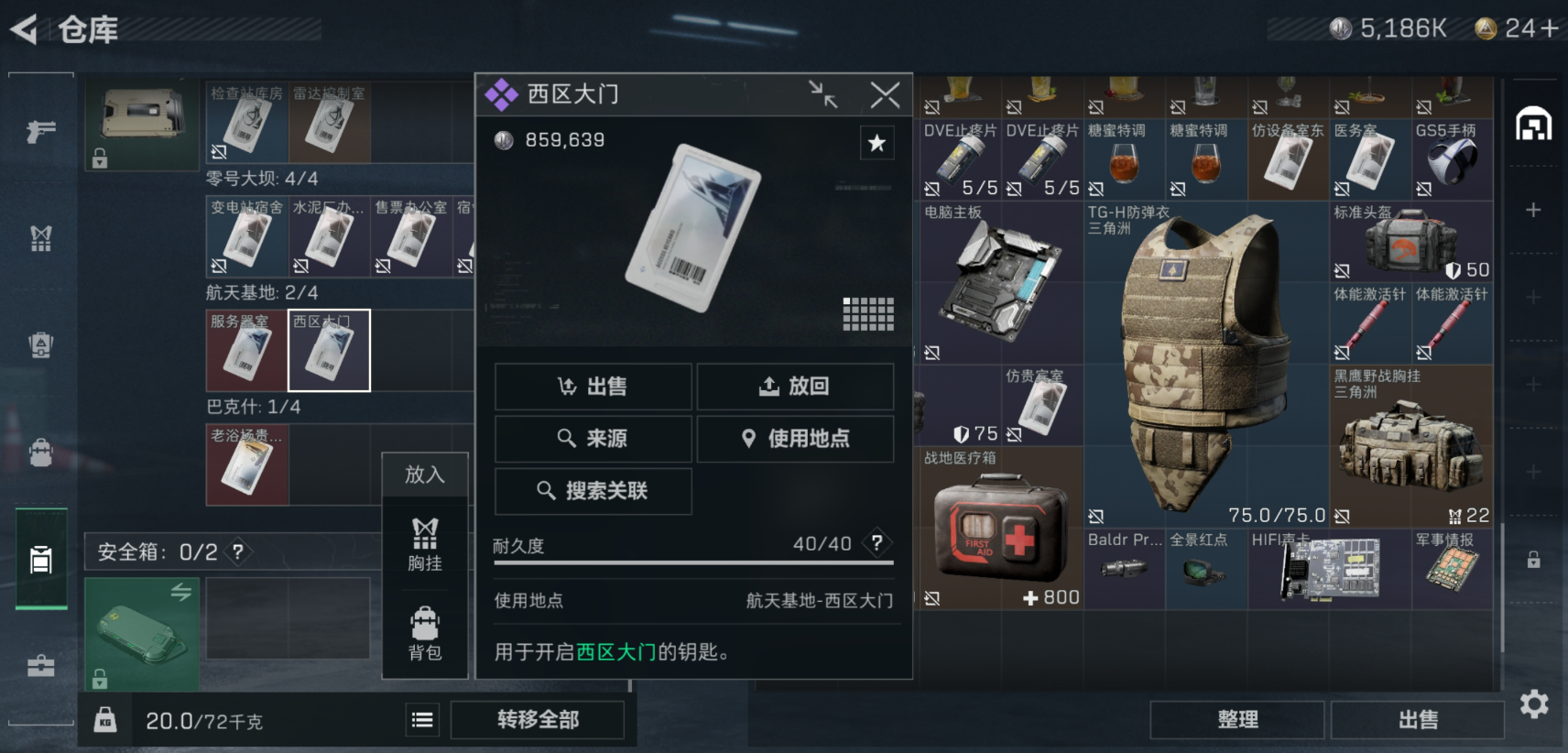The image size is (1568, 753).
Task: Open the list view icon near weight display
Action: [421, 720]
